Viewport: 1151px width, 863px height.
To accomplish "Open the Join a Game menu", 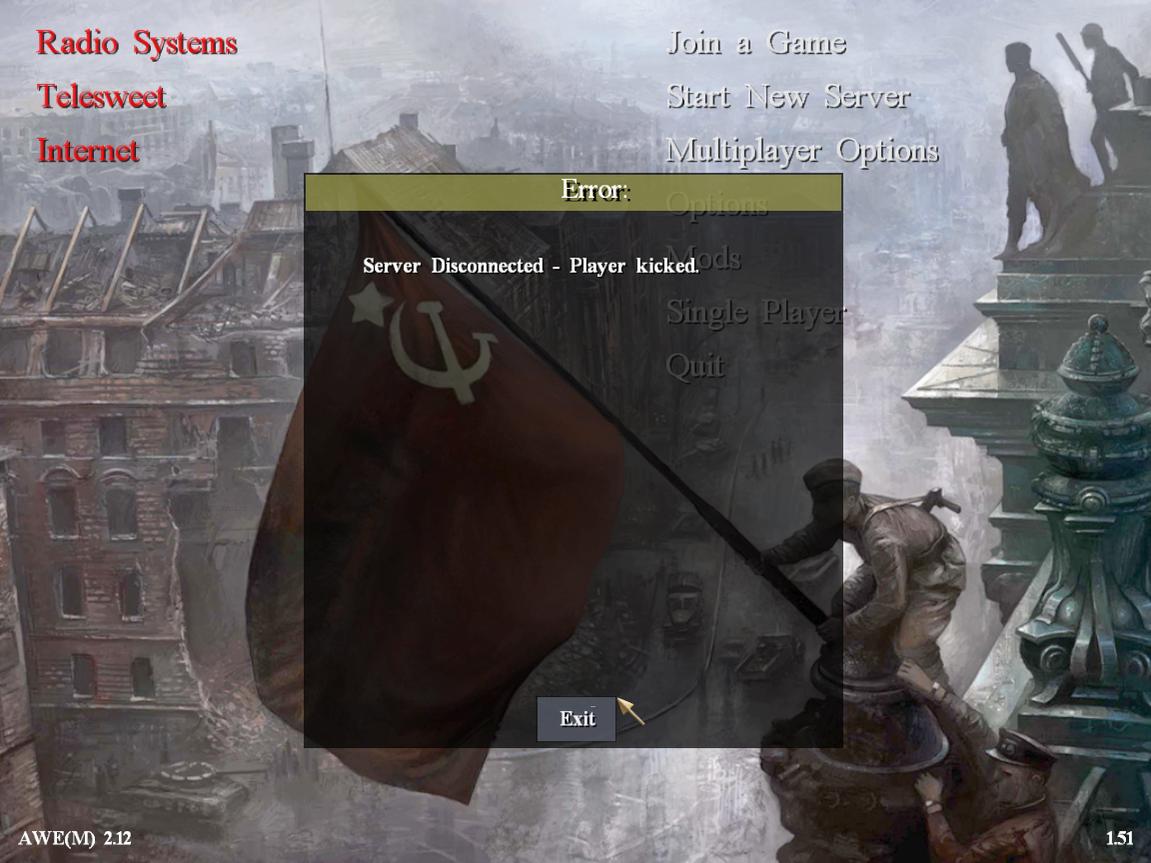I will [756, 43].
